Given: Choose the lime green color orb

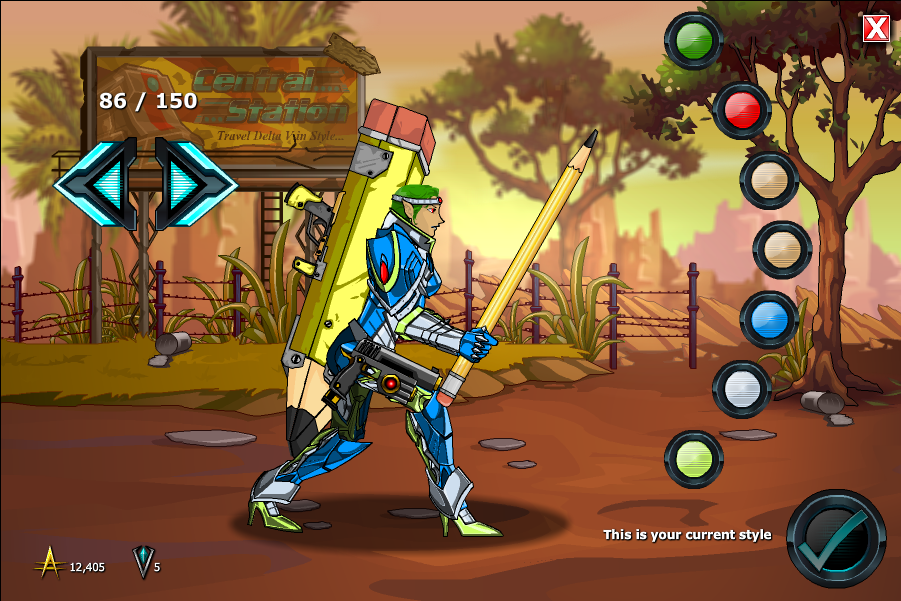Looking at the screenshot, I should pyautogui.click(x=693, y=459).
